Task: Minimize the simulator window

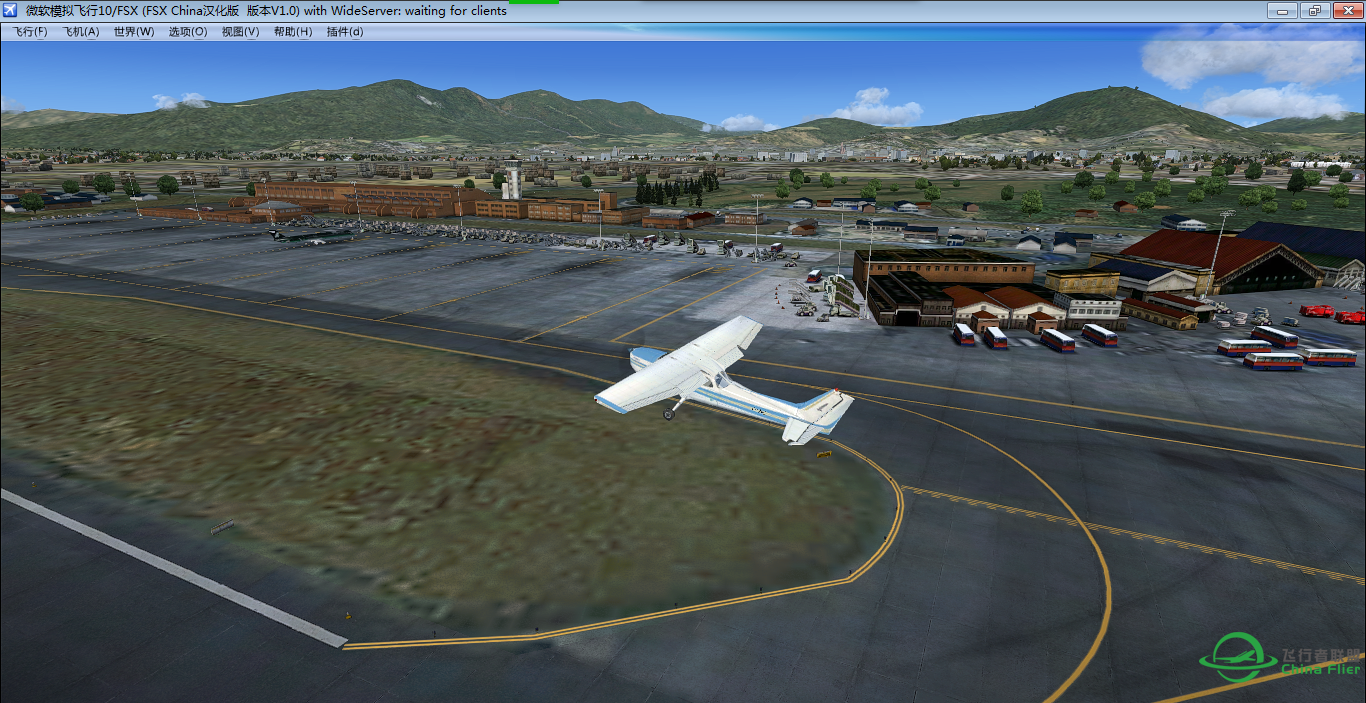Action: tap(1283, 11)
